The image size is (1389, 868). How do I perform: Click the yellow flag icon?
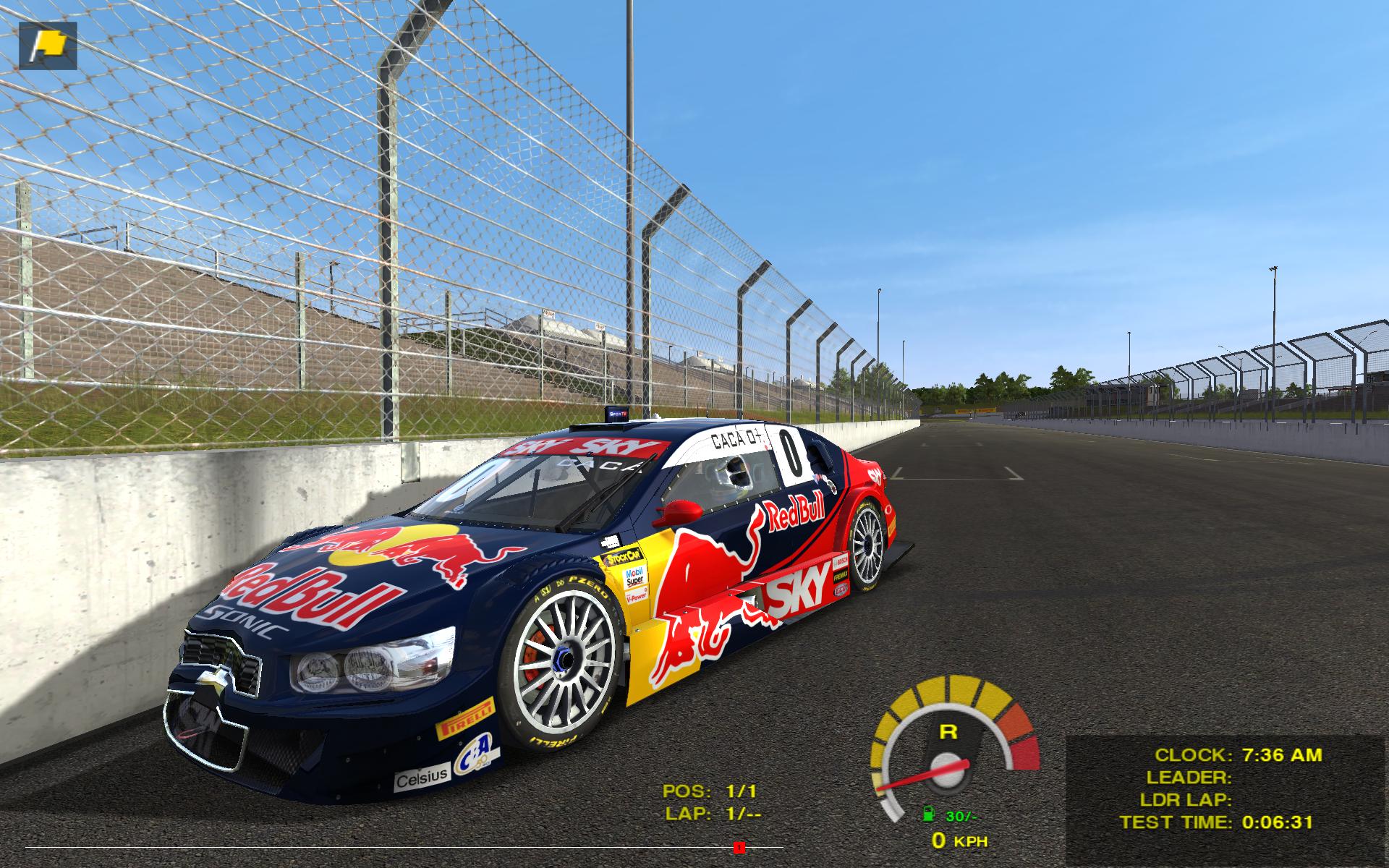(x=48, y=46)
